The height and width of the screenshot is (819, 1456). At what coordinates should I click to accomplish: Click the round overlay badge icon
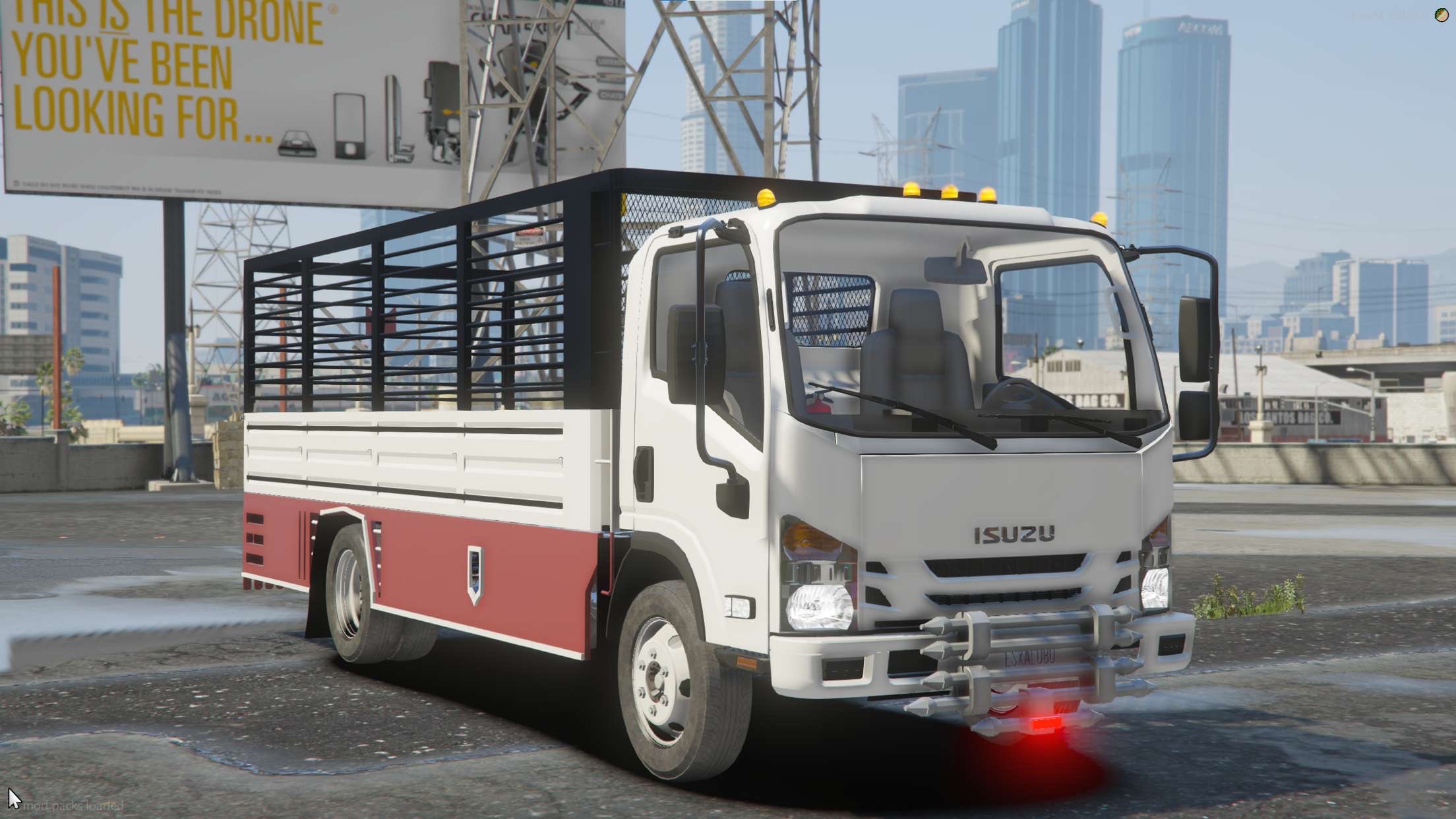point(1441,15)
